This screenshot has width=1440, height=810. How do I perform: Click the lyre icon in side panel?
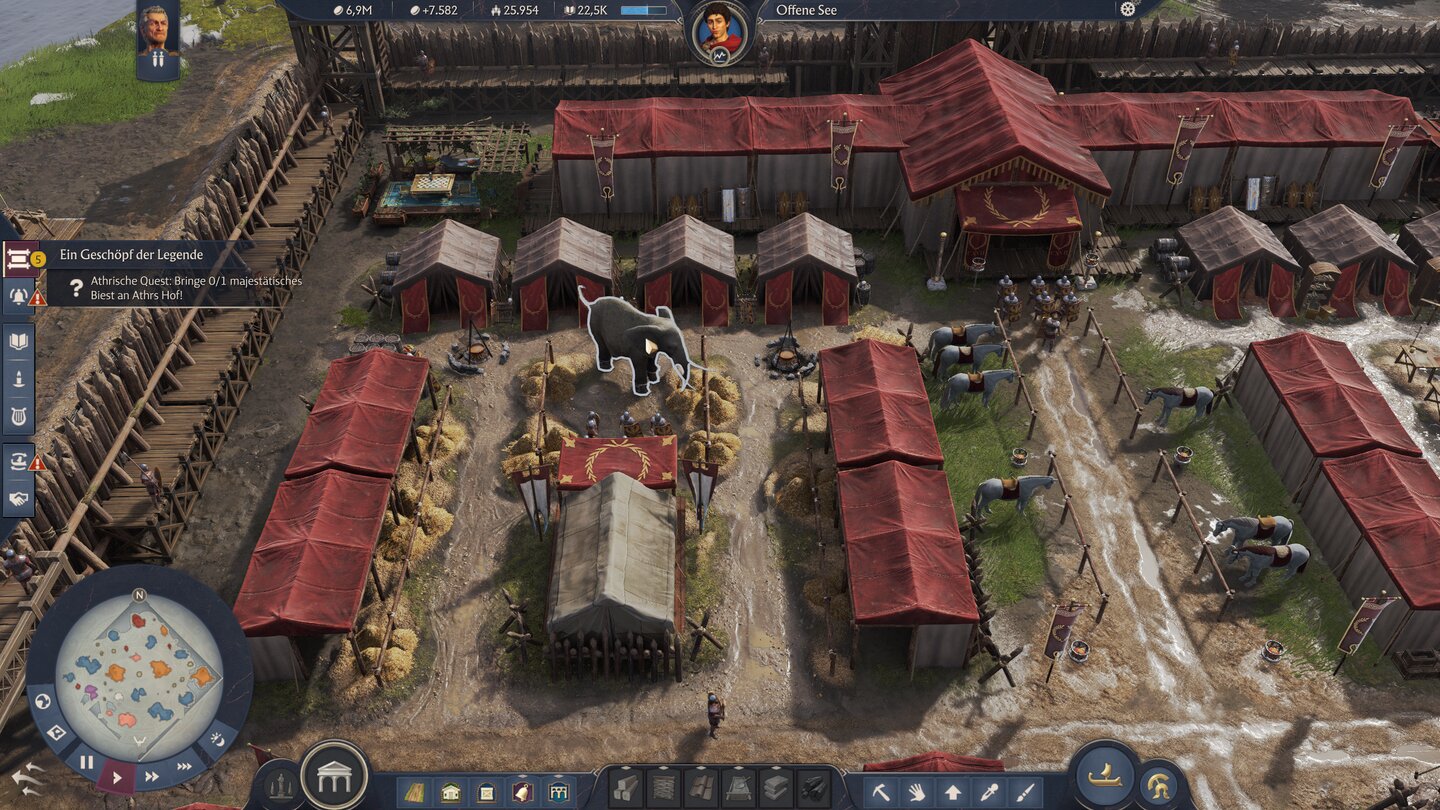(19, 415)
